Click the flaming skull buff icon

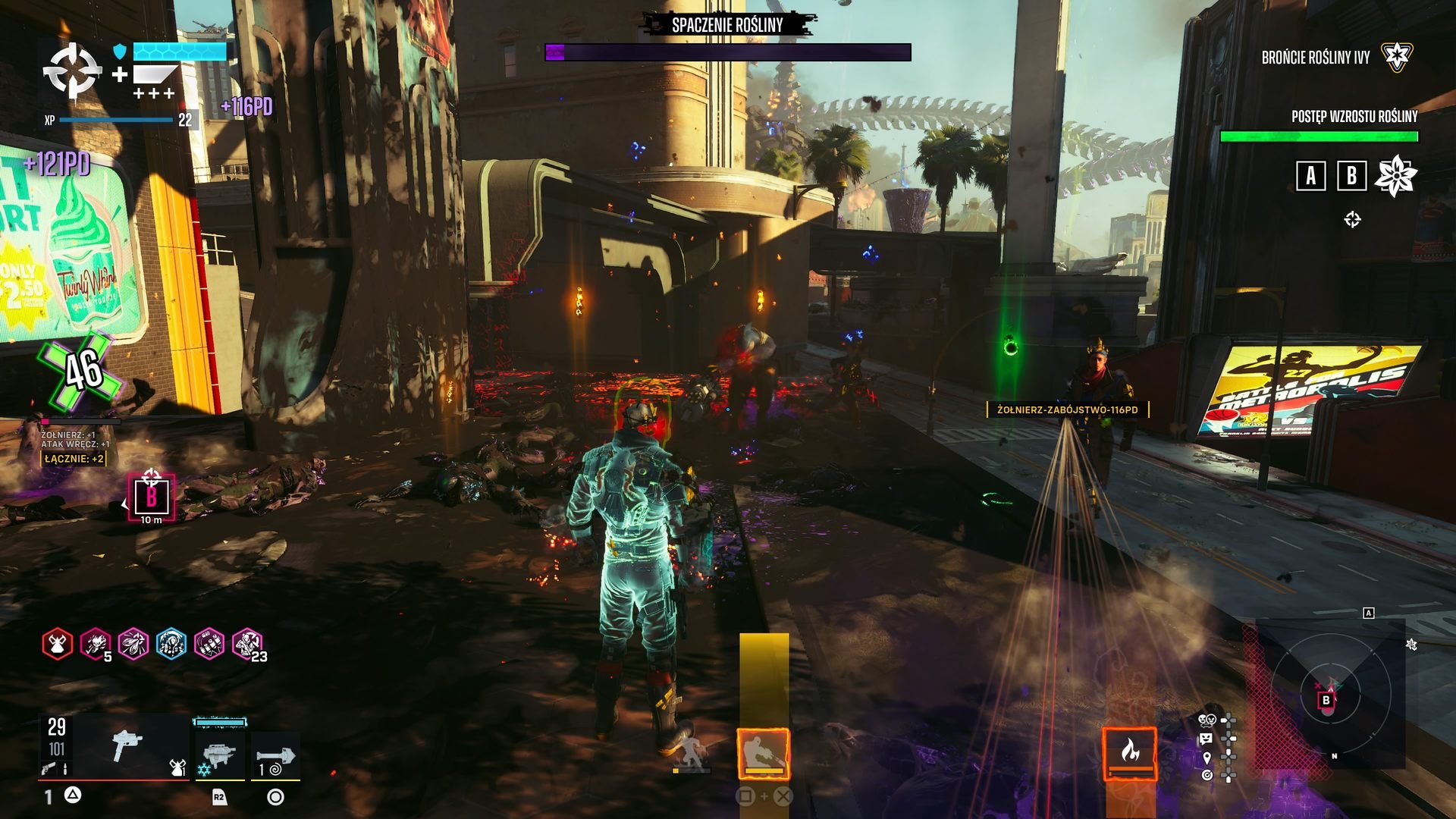(96, 645)
